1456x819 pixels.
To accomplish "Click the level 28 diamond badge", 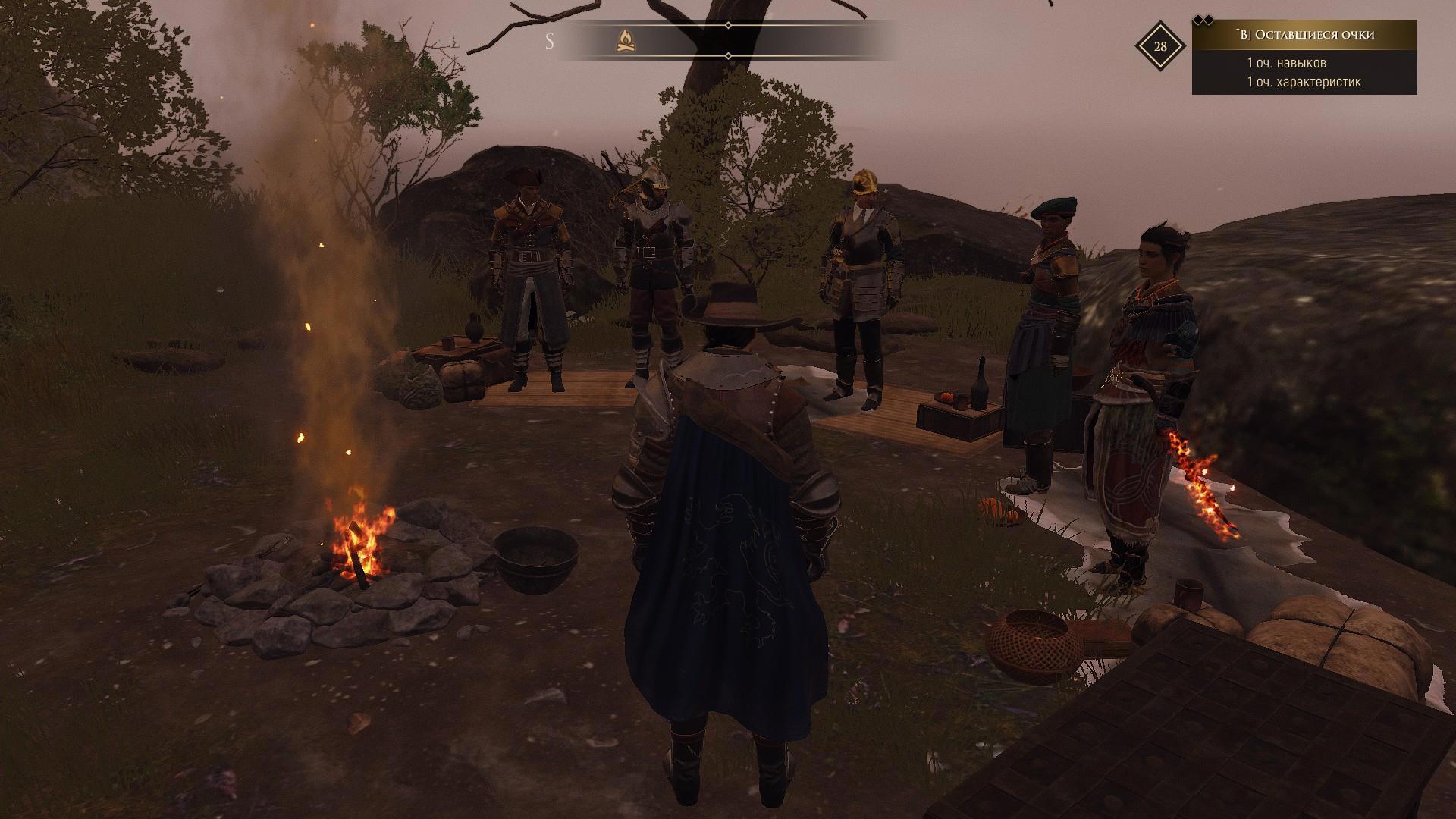I will coord(1160,46).
